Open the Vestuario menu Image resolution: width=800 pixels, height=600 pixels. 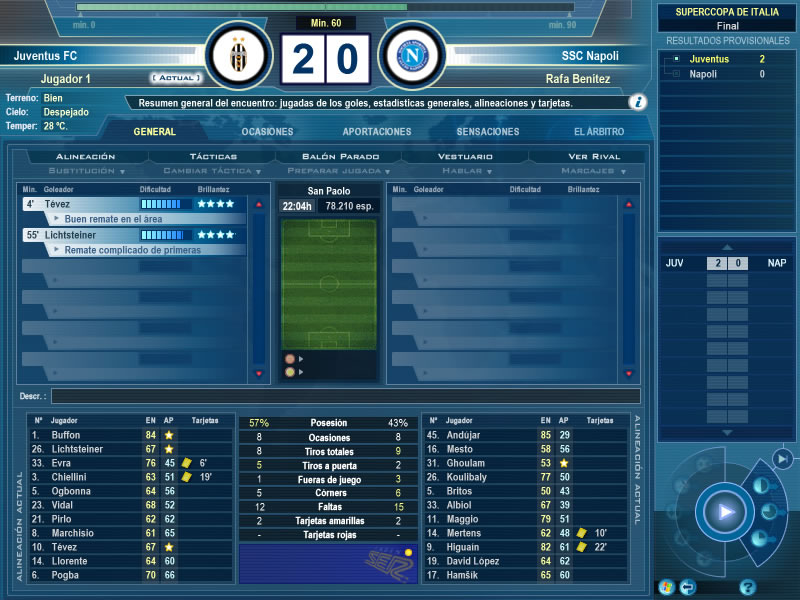pos(466,157)
